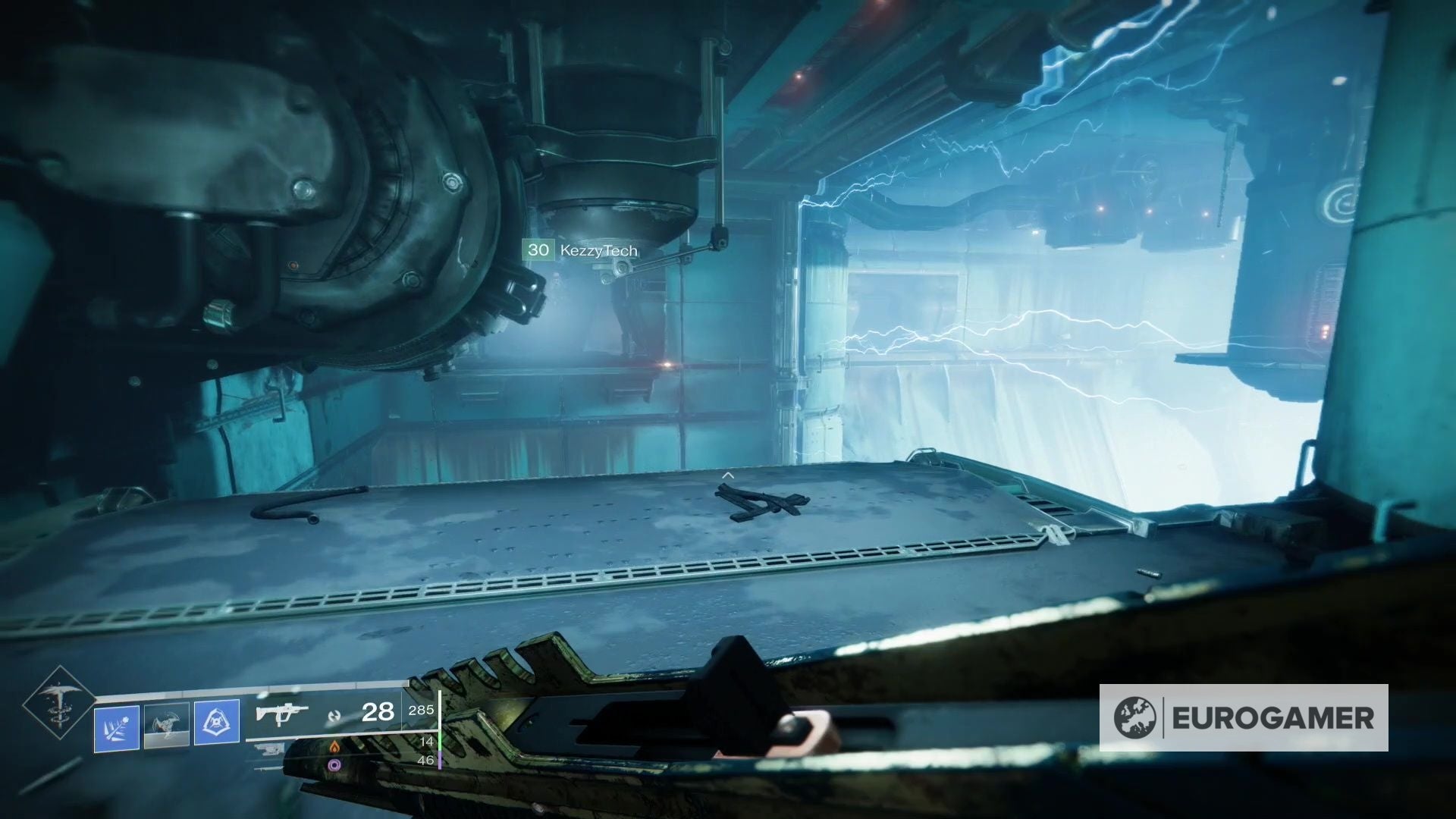Image resolution: width=1456 pixels, height=819 pixels.
Task: Click the orange solar burn status icon
Action: click(x=336, y=748)
